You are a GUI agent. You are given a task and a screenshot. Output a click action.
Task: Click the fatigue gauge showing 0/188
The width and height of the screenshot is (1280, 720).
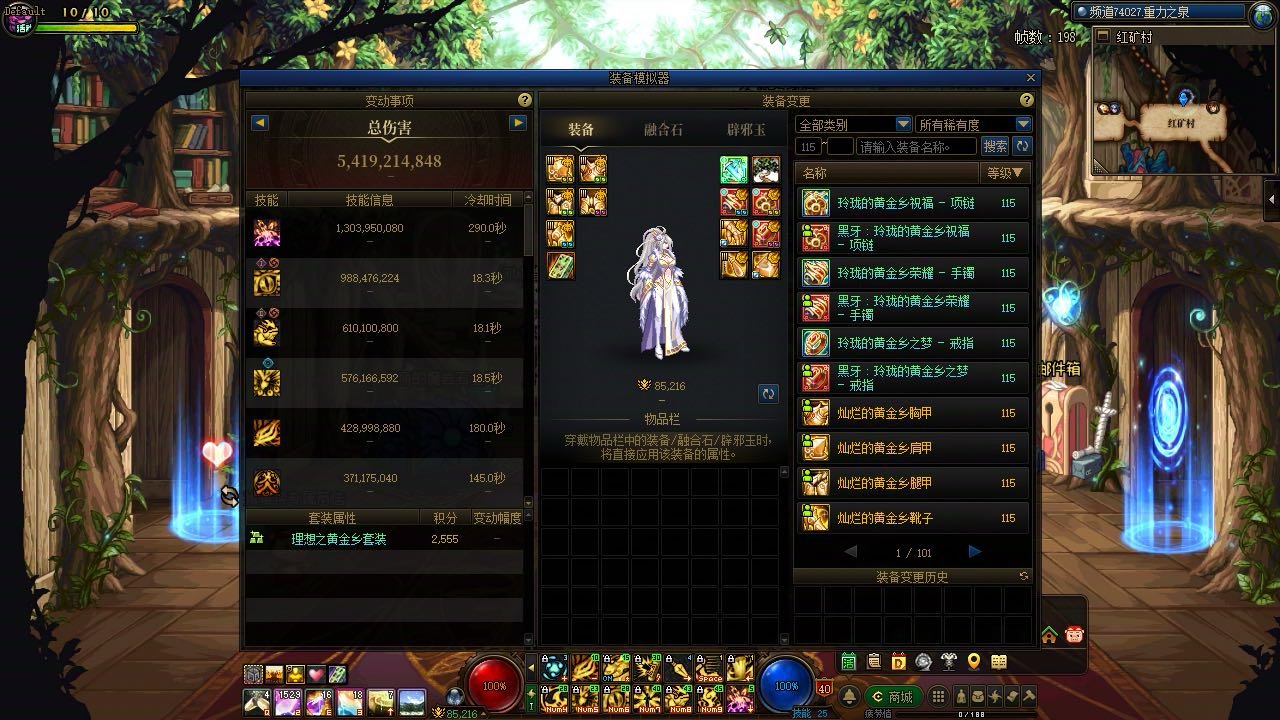click(971, 713)
